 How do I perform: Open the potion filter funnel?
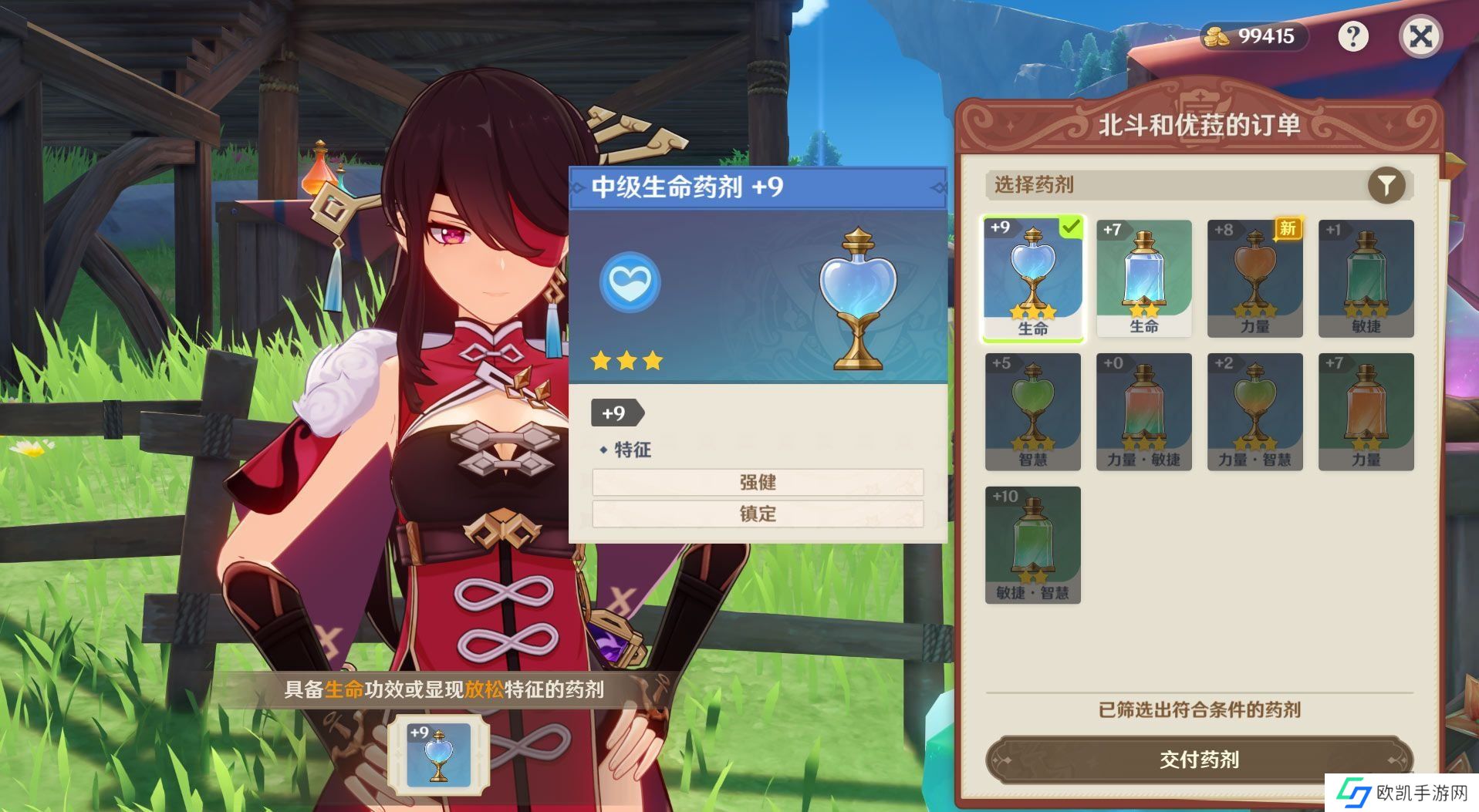pyautogui.click(x=1386, y=186)
